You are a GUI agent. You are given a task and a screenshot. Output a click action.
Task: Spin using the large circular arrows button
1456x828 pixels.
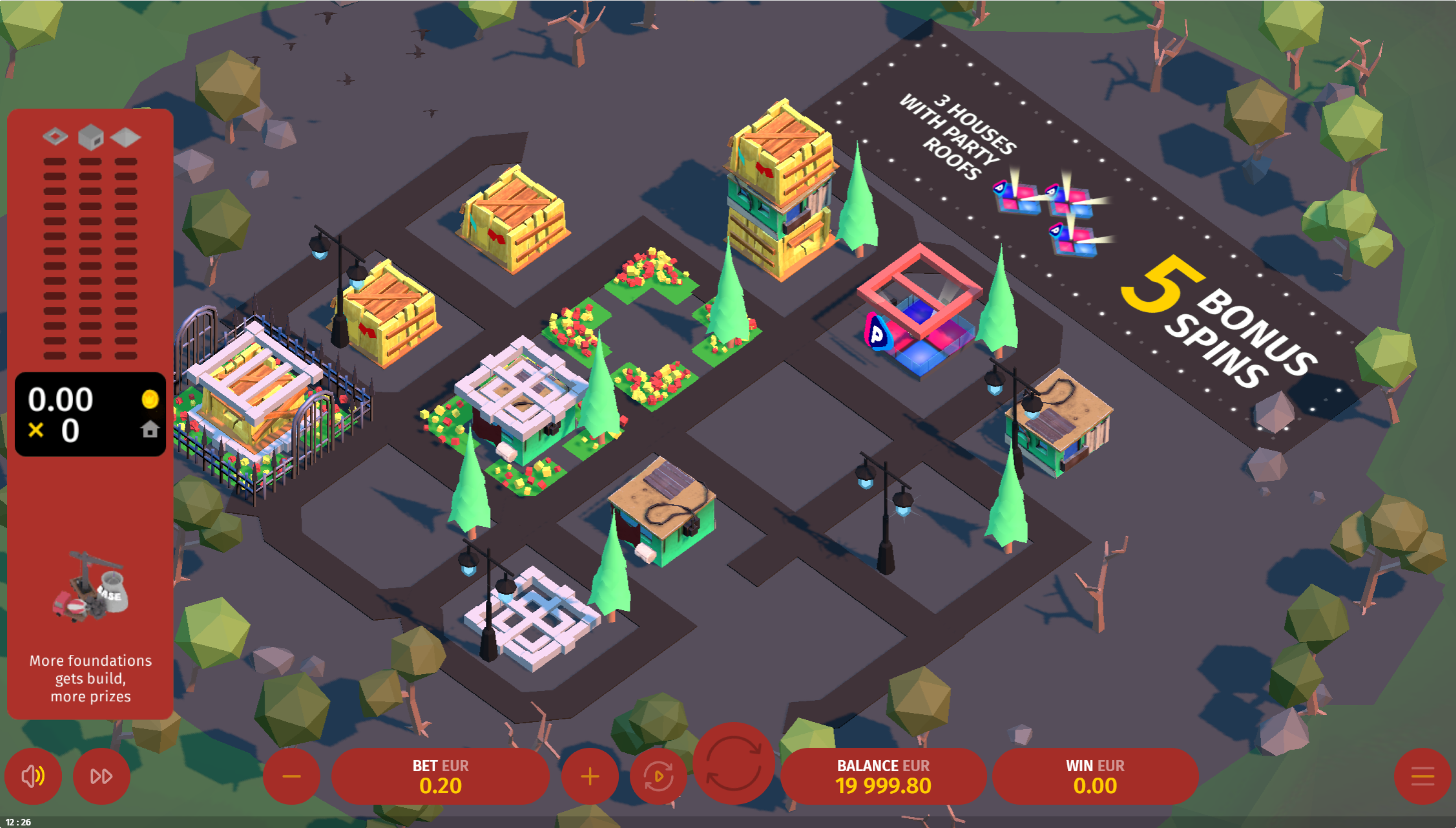click(x=734, y=763)
